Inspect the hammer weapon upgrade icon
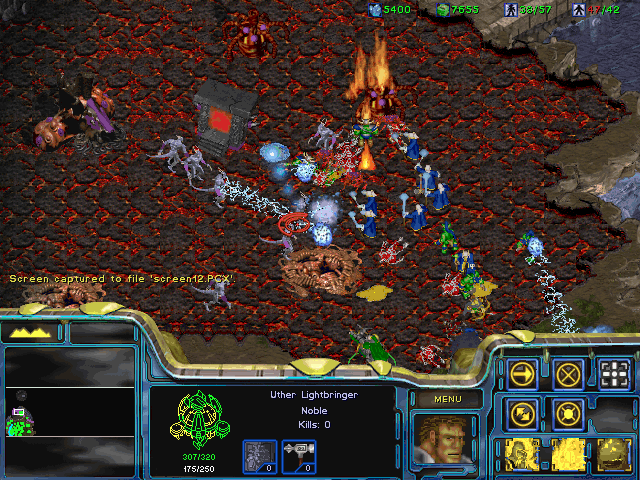This screenshot has height=480, width=640. point(300,454)
